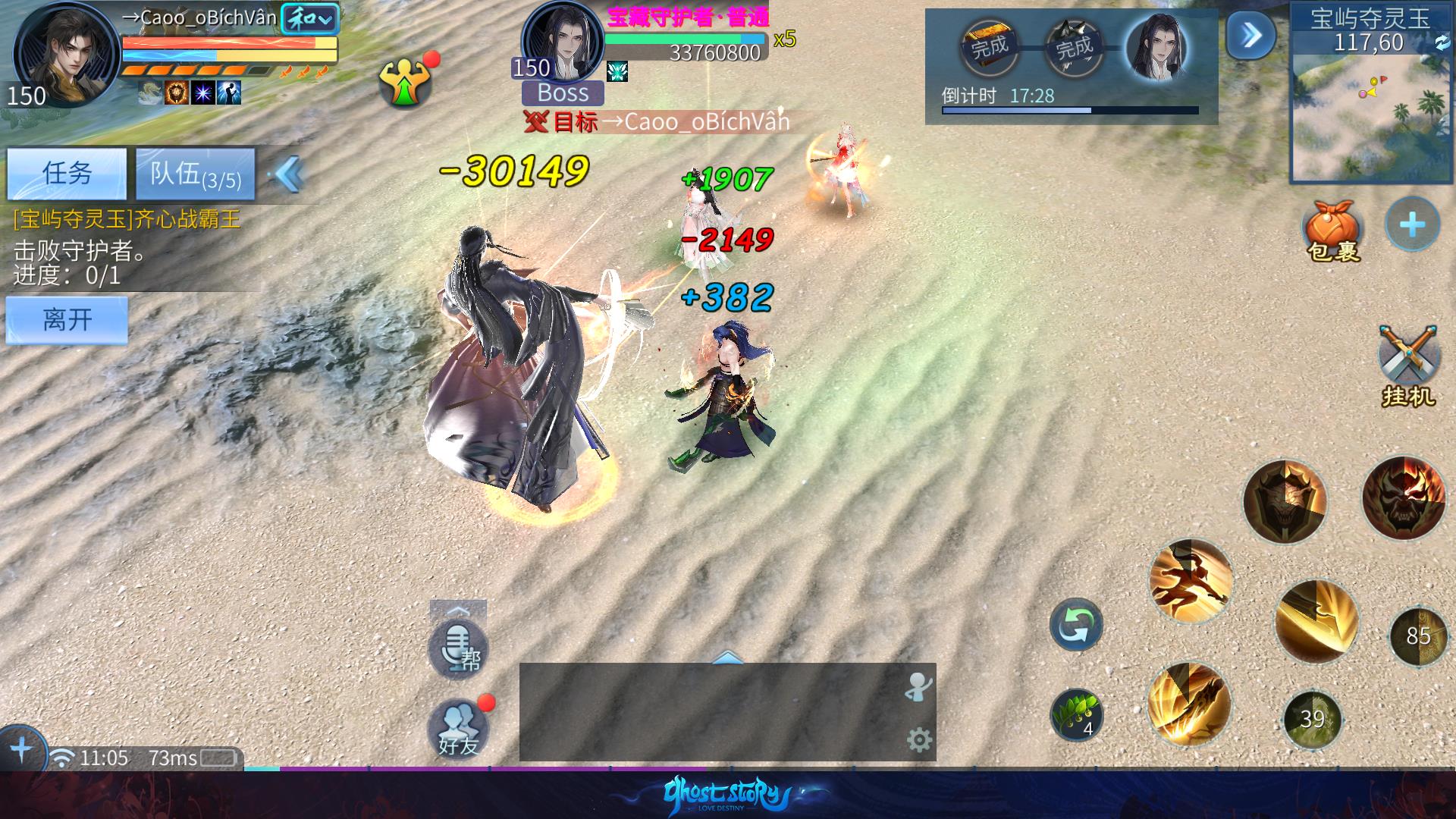Collapse the quest panel with double-arrow
Viewport: 1456px width, 819px height.
290,174
